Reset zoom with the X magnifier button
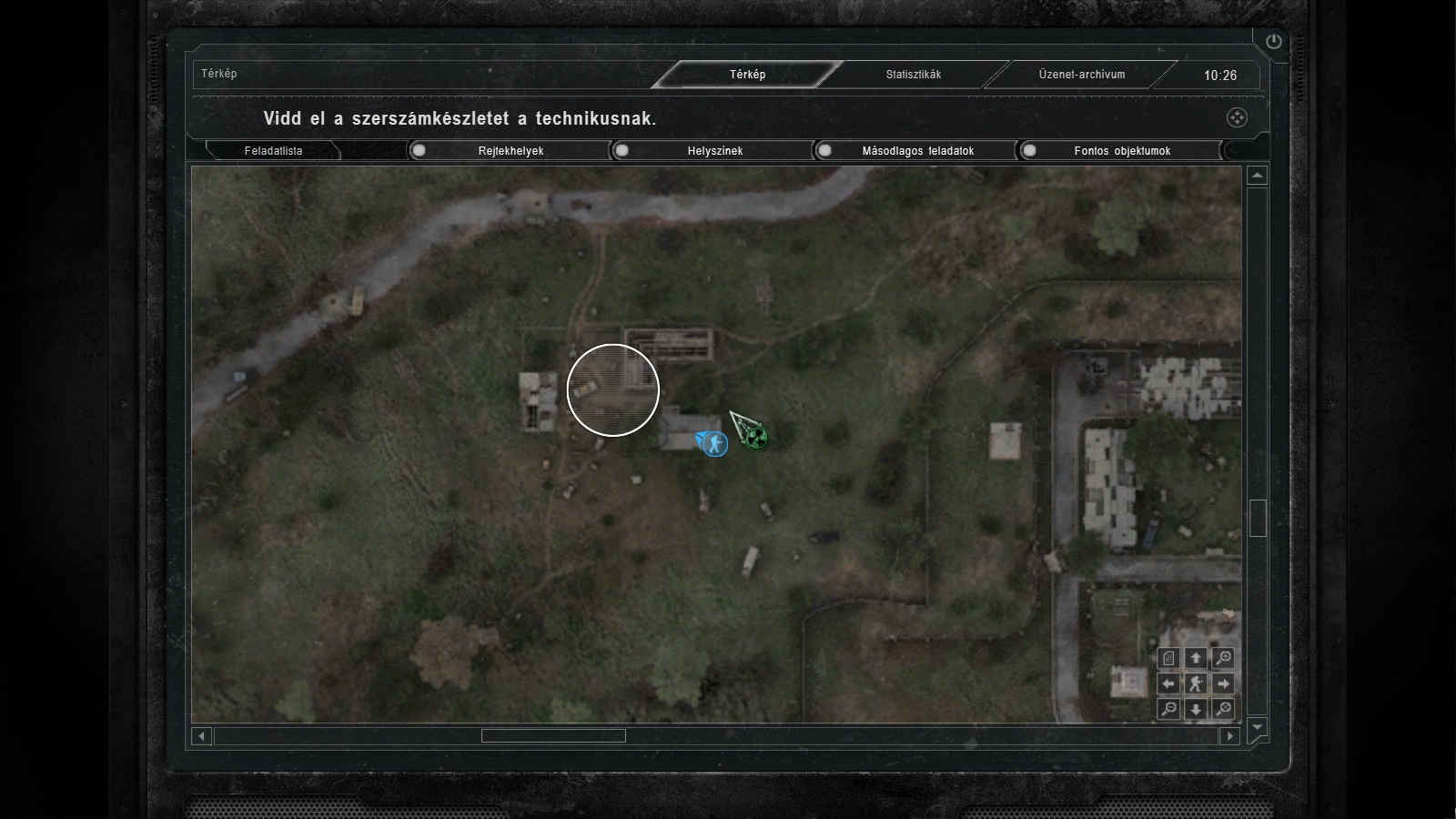The width and height of the screenshot is (1456, 819). [x=1224, y=709]
